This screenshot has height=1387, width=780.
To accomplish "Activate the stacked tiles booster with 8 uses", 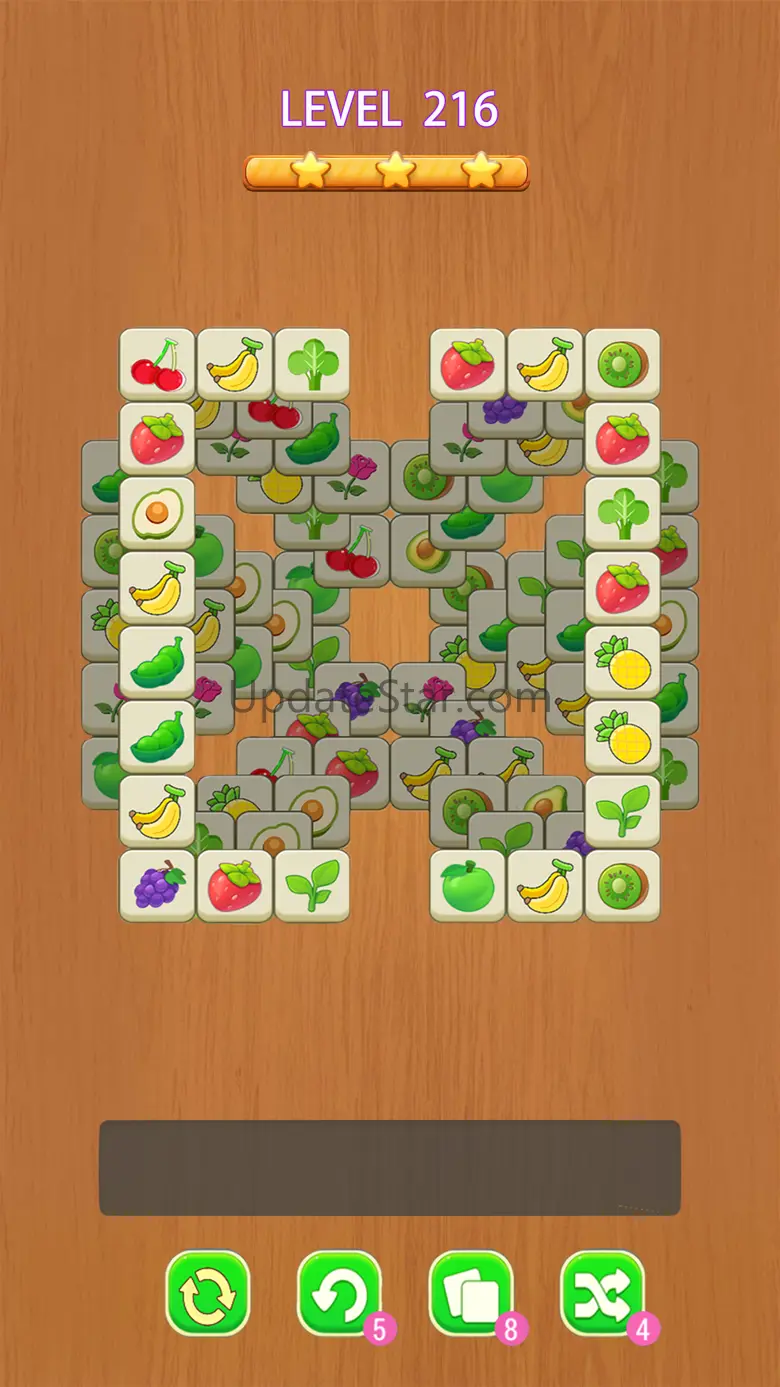I will pyautogui.click(x=471, y=1293).
